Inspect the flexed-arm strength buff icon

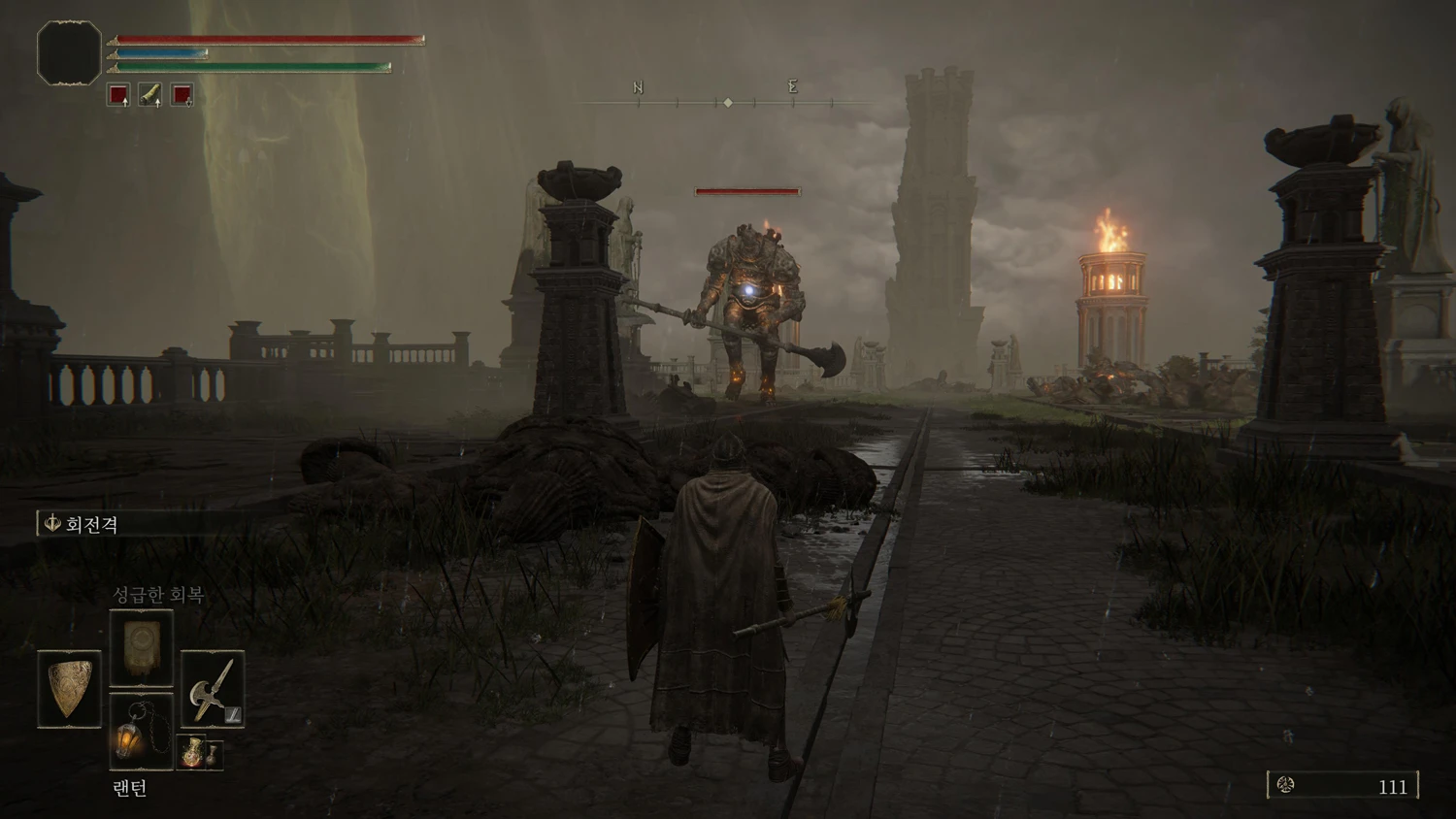tap(150, 94)
